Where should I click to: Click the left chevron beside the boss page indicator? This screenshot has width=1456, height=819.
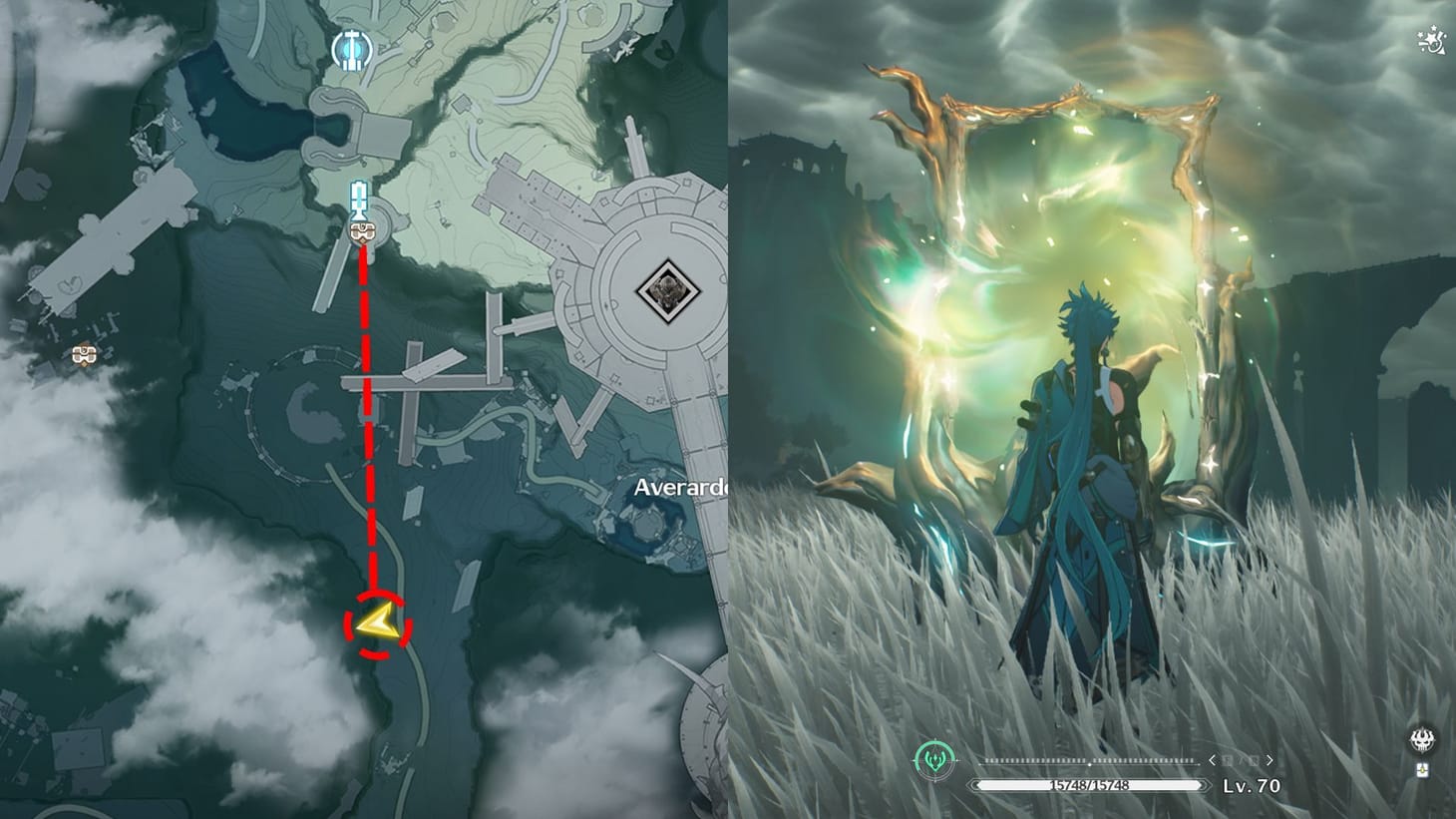[x=1213, y=760]
